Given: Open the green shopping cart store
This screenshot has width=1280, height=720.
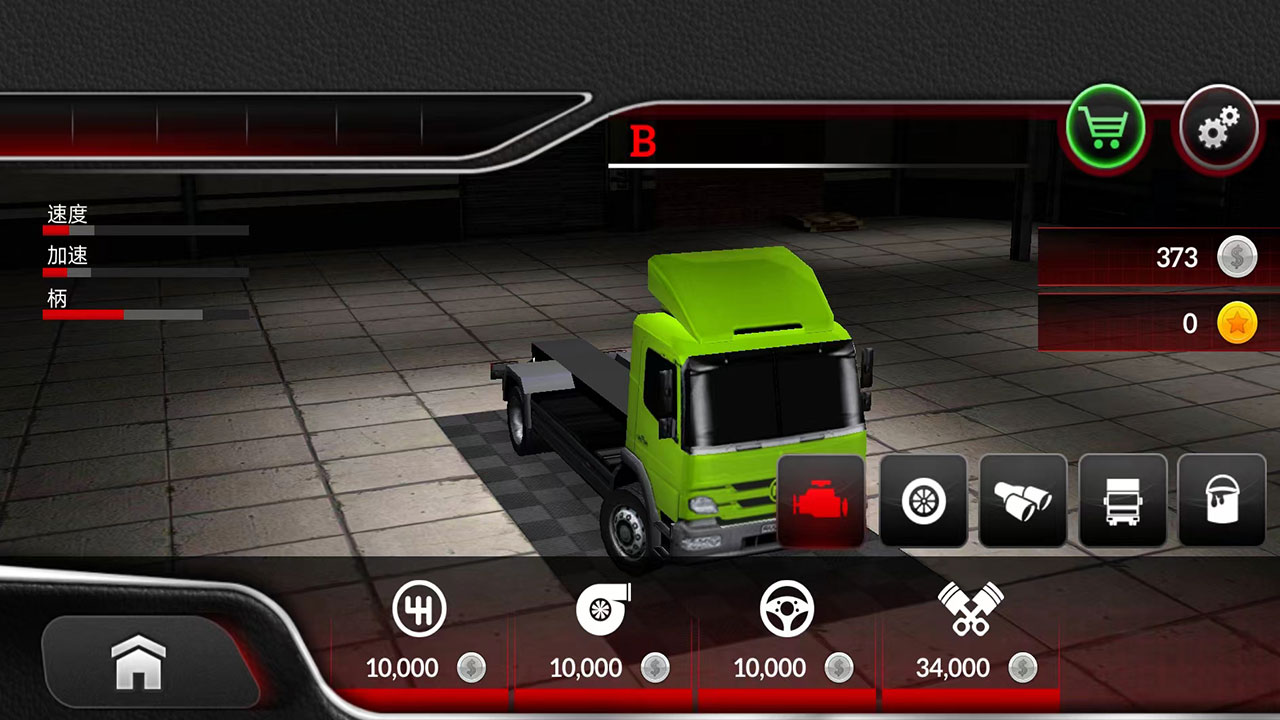Looking at the screenshot, I should pyautogui.click(x=1105, y=129).
